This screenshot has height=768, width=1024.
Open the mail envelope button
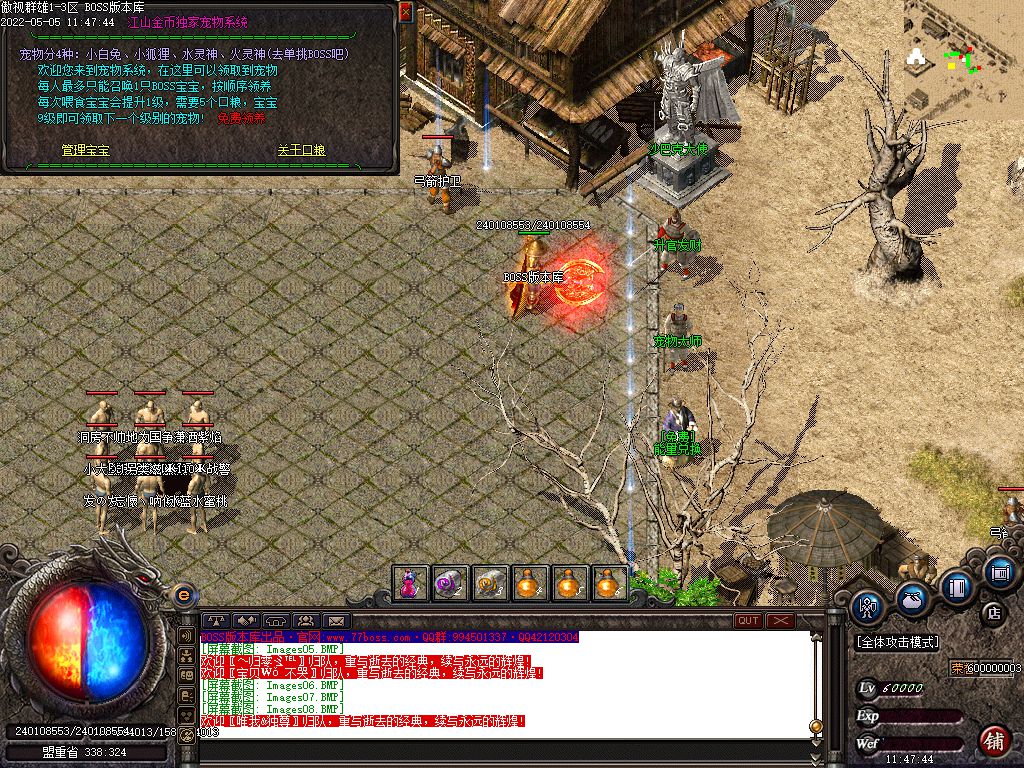pyautogui.click(x=335, y=621)
